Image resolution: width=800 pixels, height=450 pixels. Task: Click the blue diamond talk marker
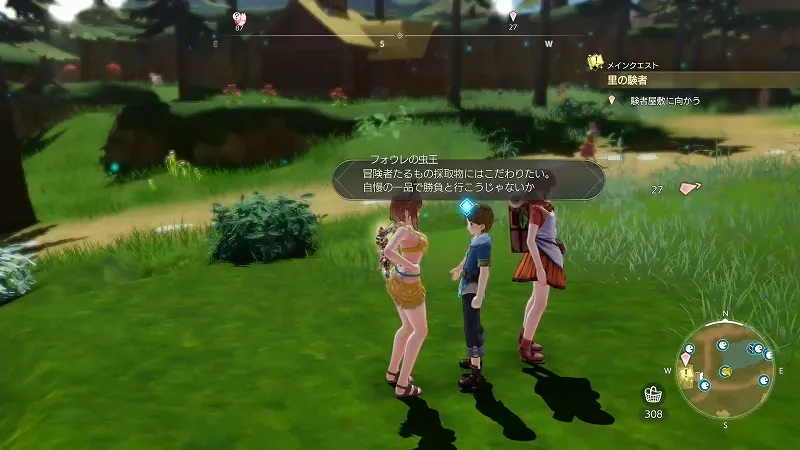[x=465, y=206]
